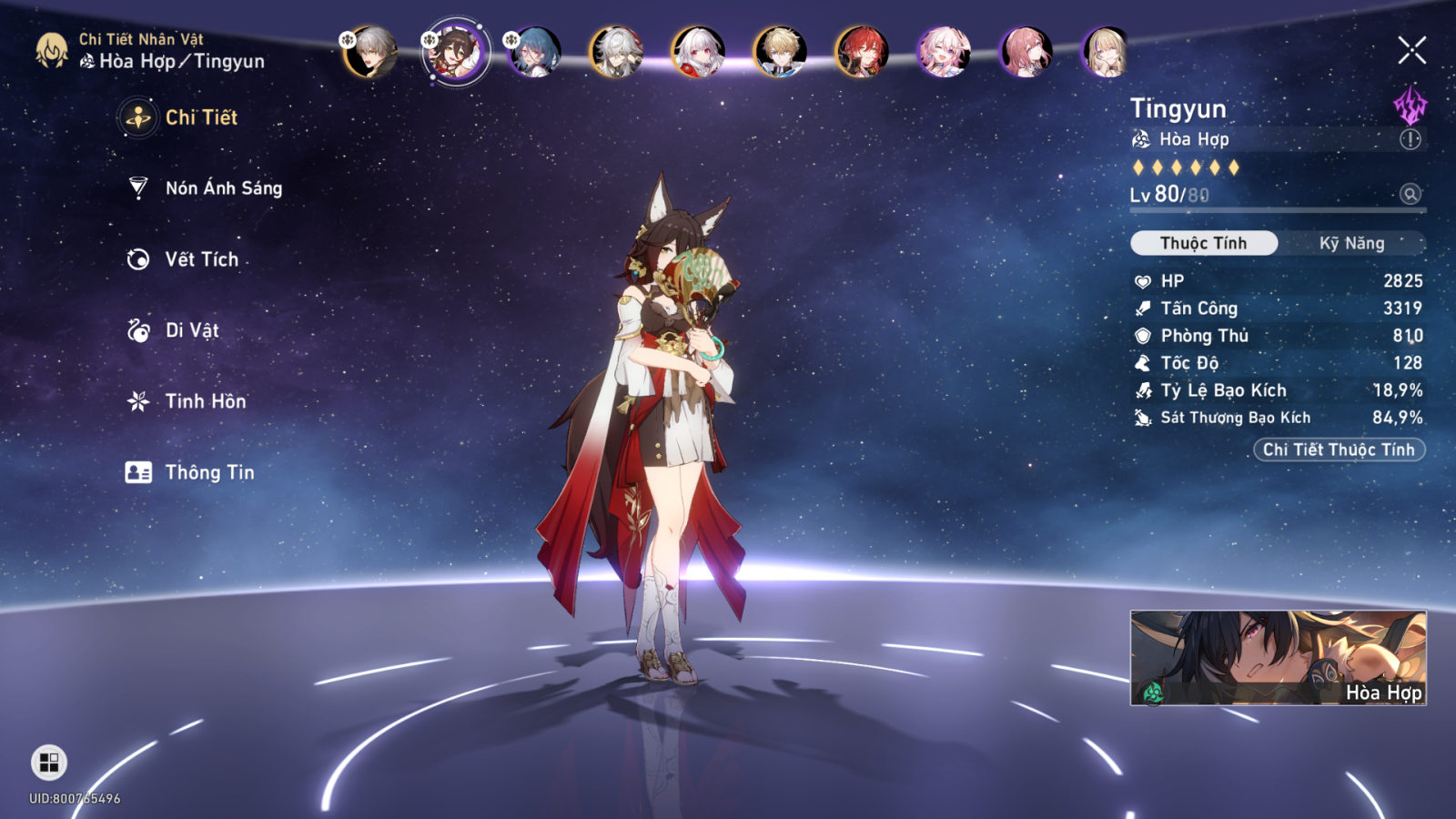The image size is (1456, 819).
Task: Select the blue-haired character portrait
Action: coord(534,52)
